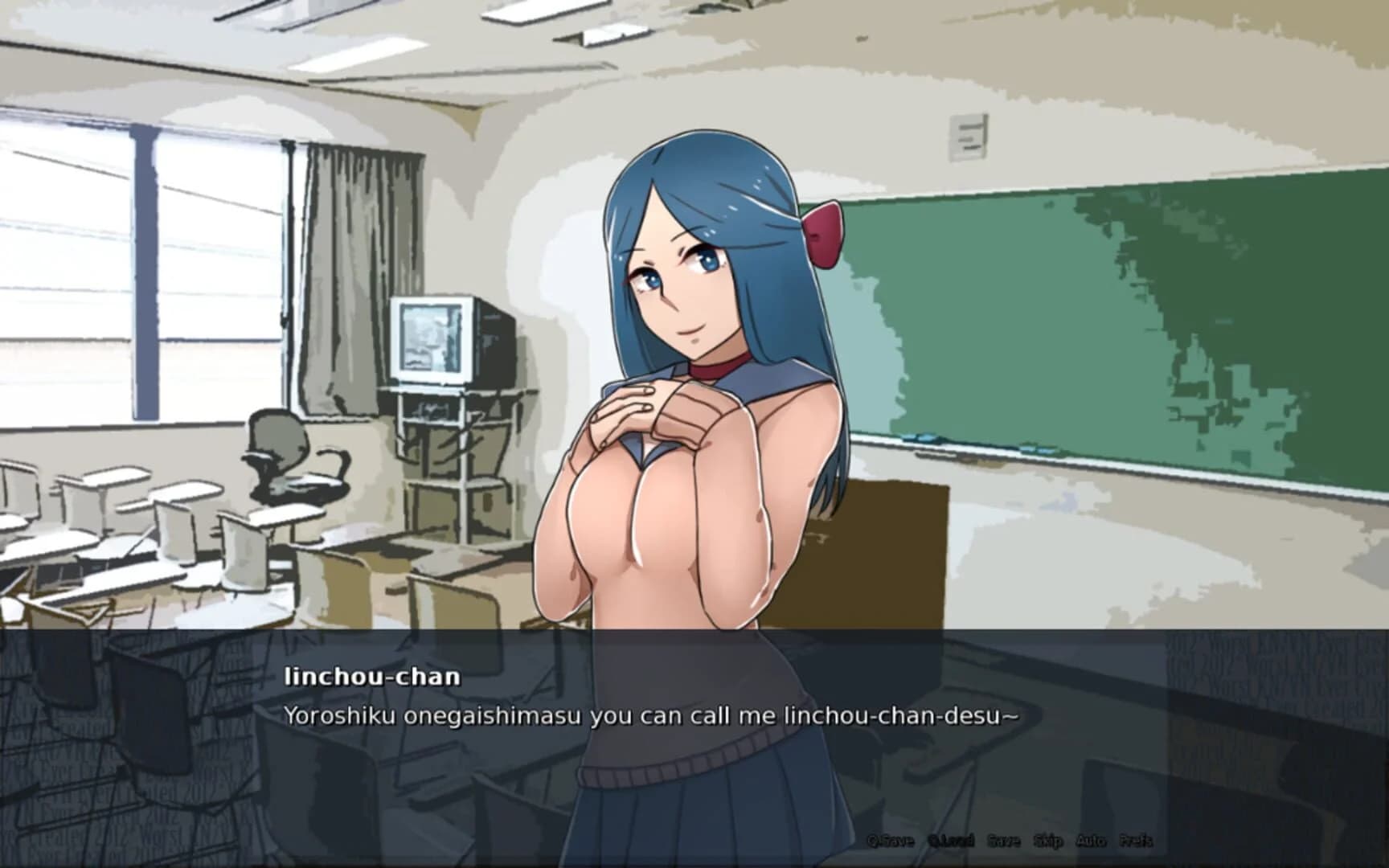Toggle Auto text advance
The width and height of the screenshot is (1389, 868).
1094,841
